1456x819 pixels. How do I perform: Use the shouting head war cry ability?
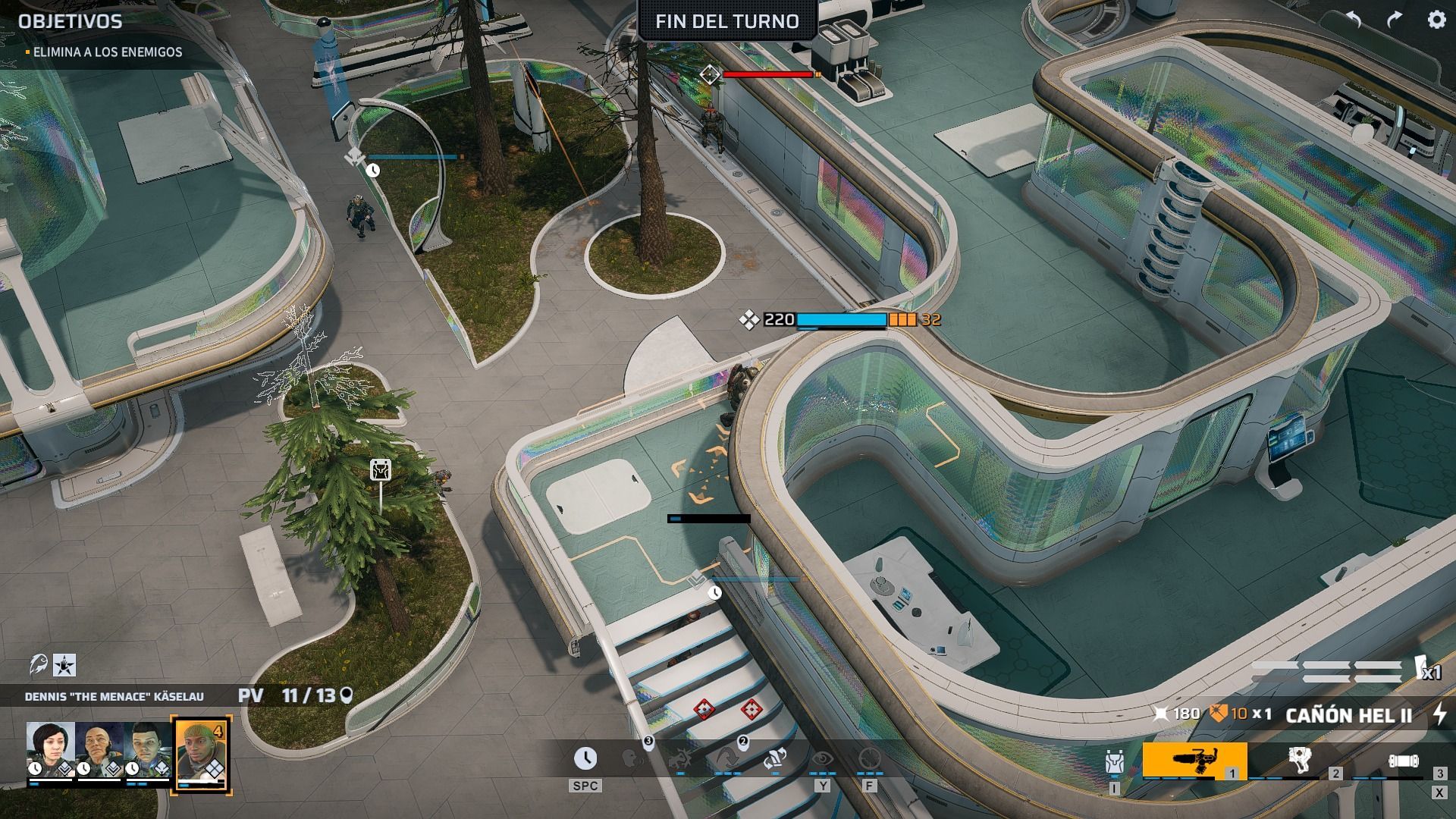click(x=633, y=758)
